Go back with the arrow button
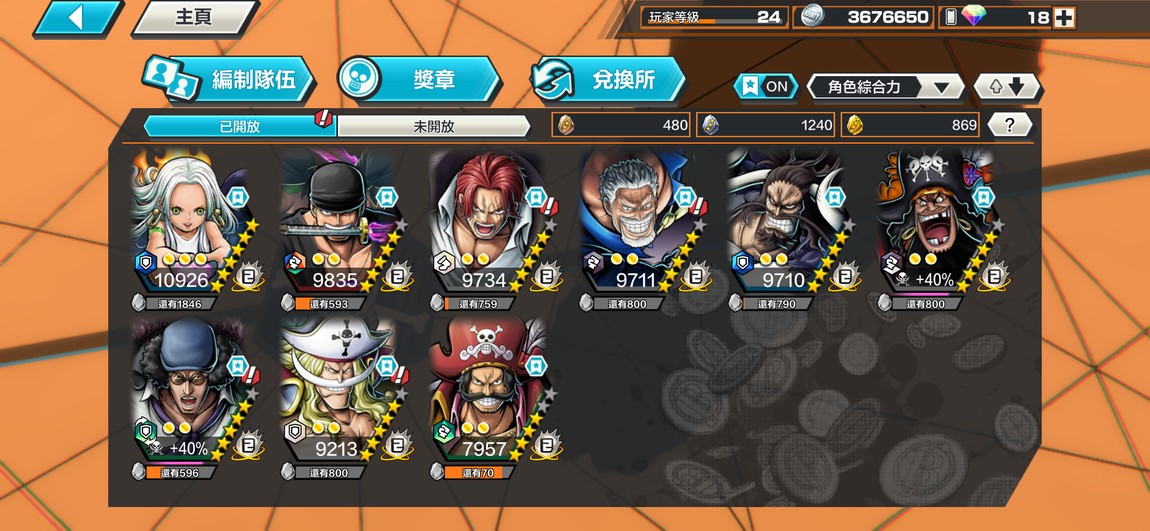 [x=75, y=17]
